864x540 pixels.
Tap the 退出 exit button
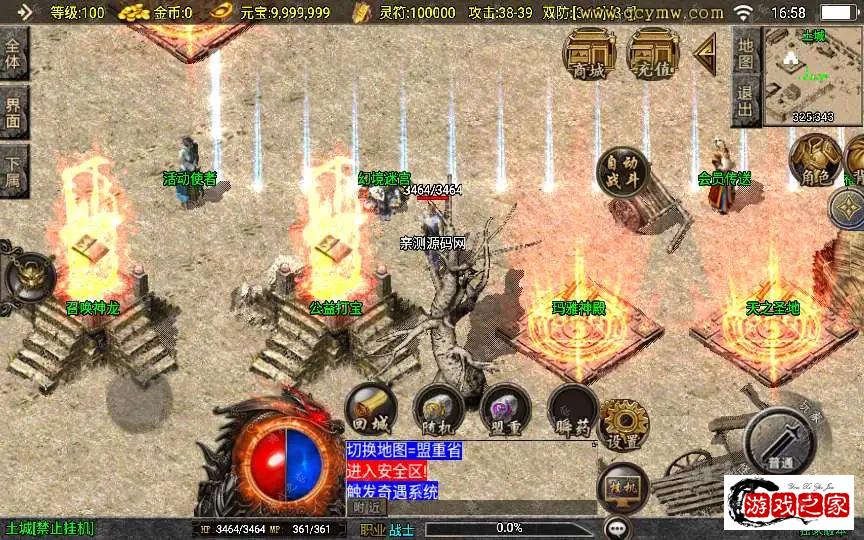tap(745, 101)
